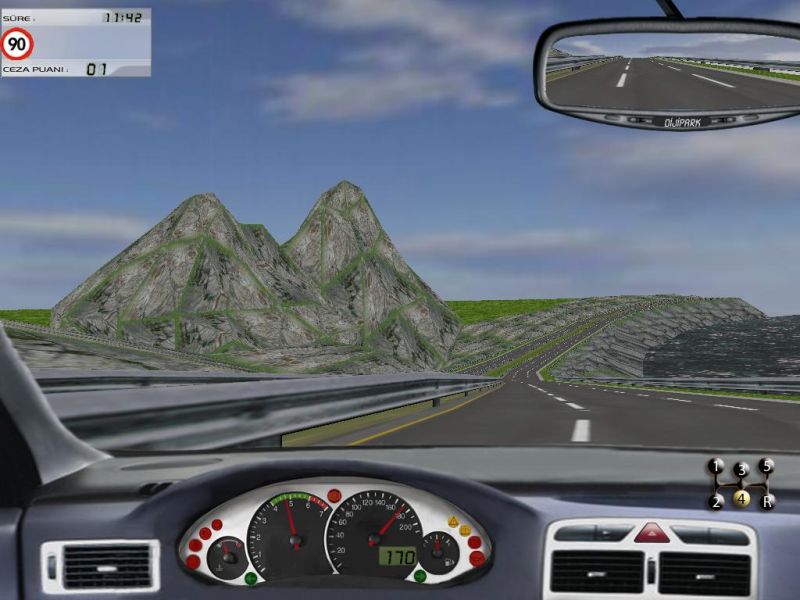Click the rear-view mirror

(x=668, y=73)
